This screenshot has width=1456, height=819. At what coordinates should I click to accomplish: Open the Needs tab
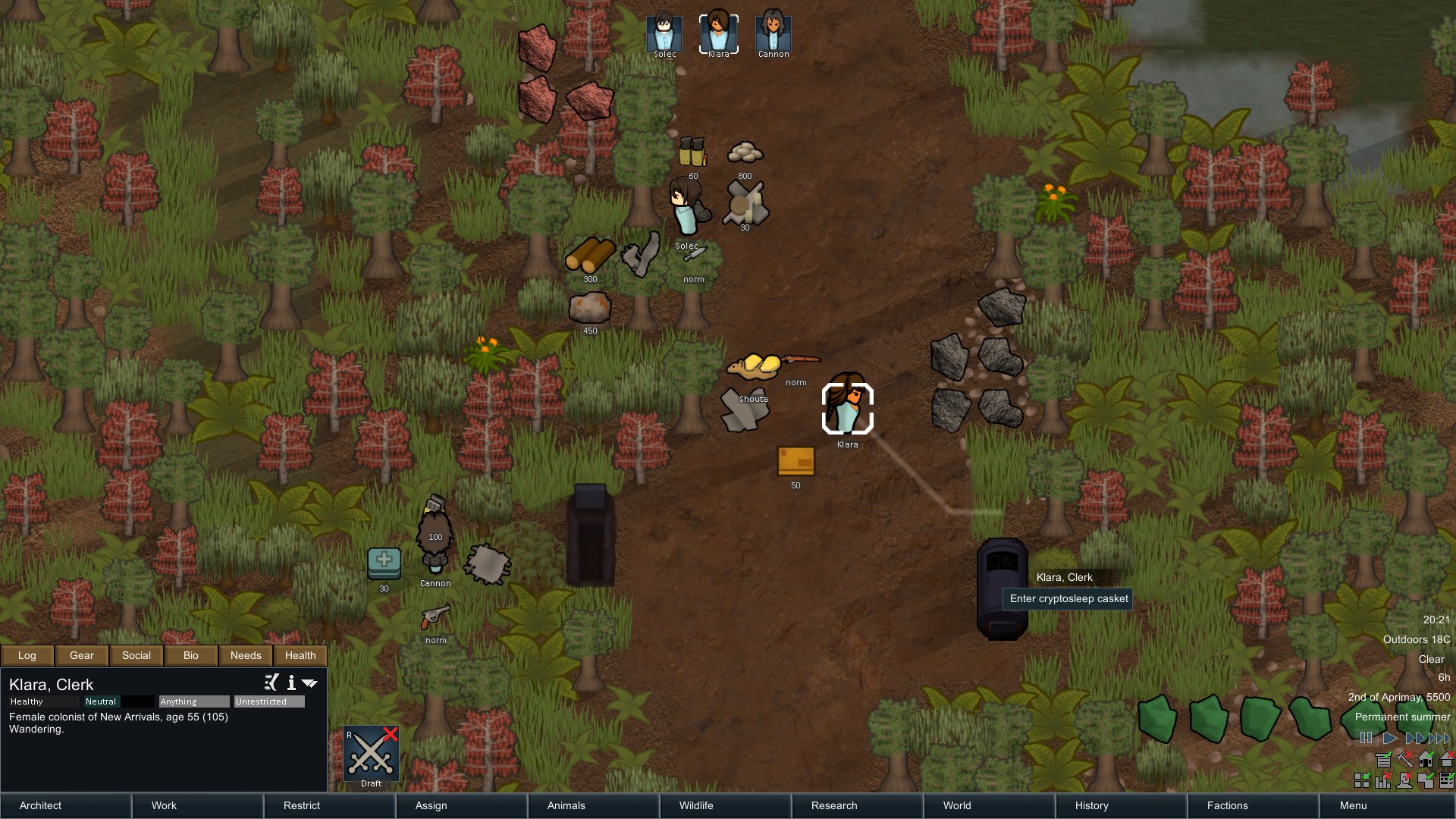(246, 655)
